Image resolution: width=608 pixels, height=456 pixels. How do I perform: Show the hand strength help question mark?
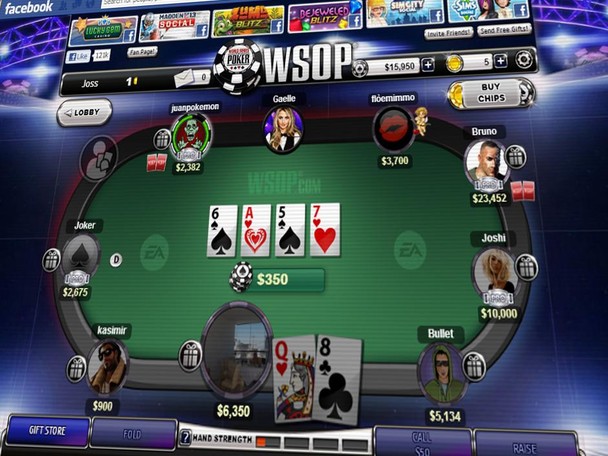pyautogui.click(x=185, y=437)
